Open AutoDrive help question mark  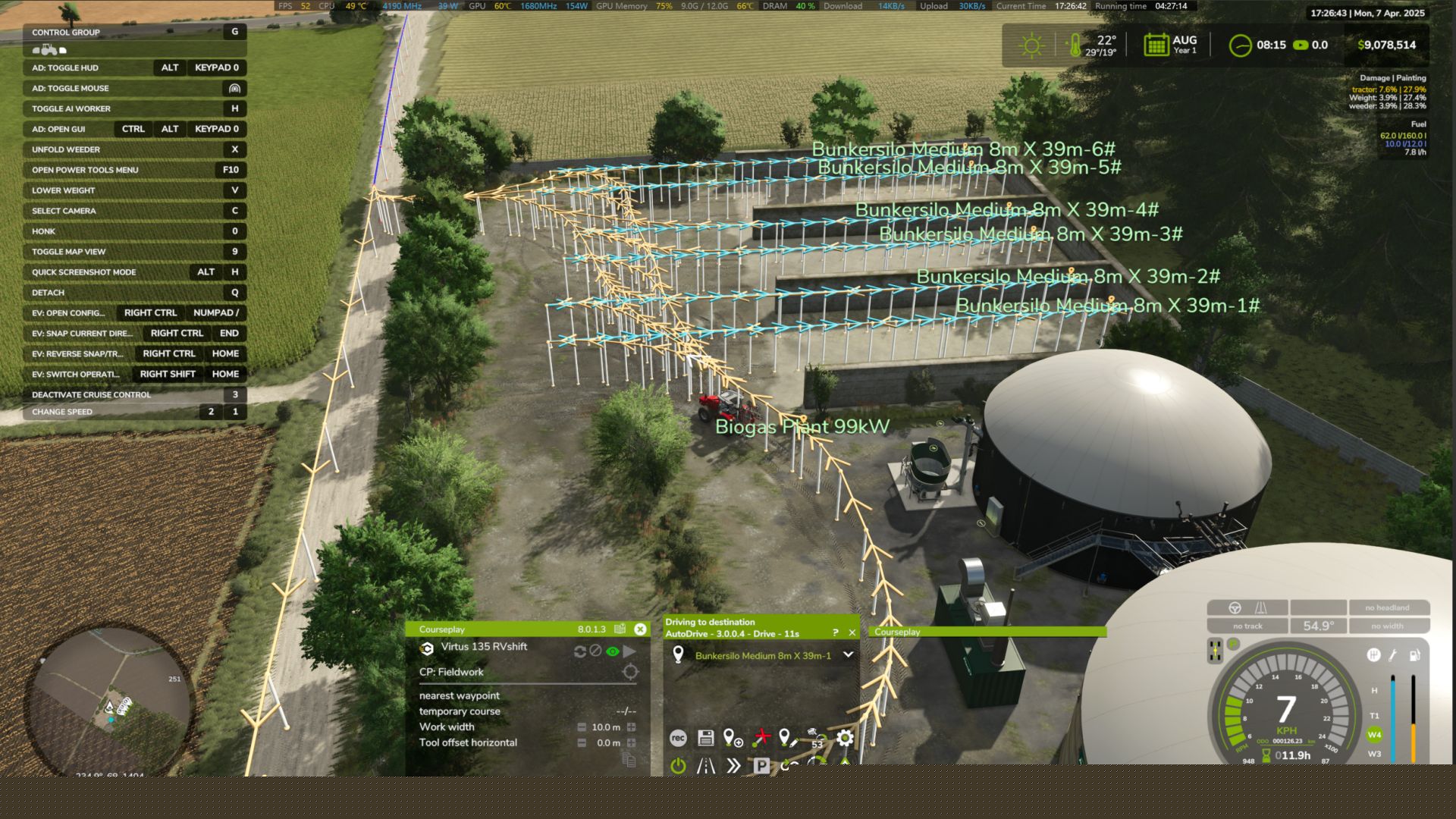(835, 632)
